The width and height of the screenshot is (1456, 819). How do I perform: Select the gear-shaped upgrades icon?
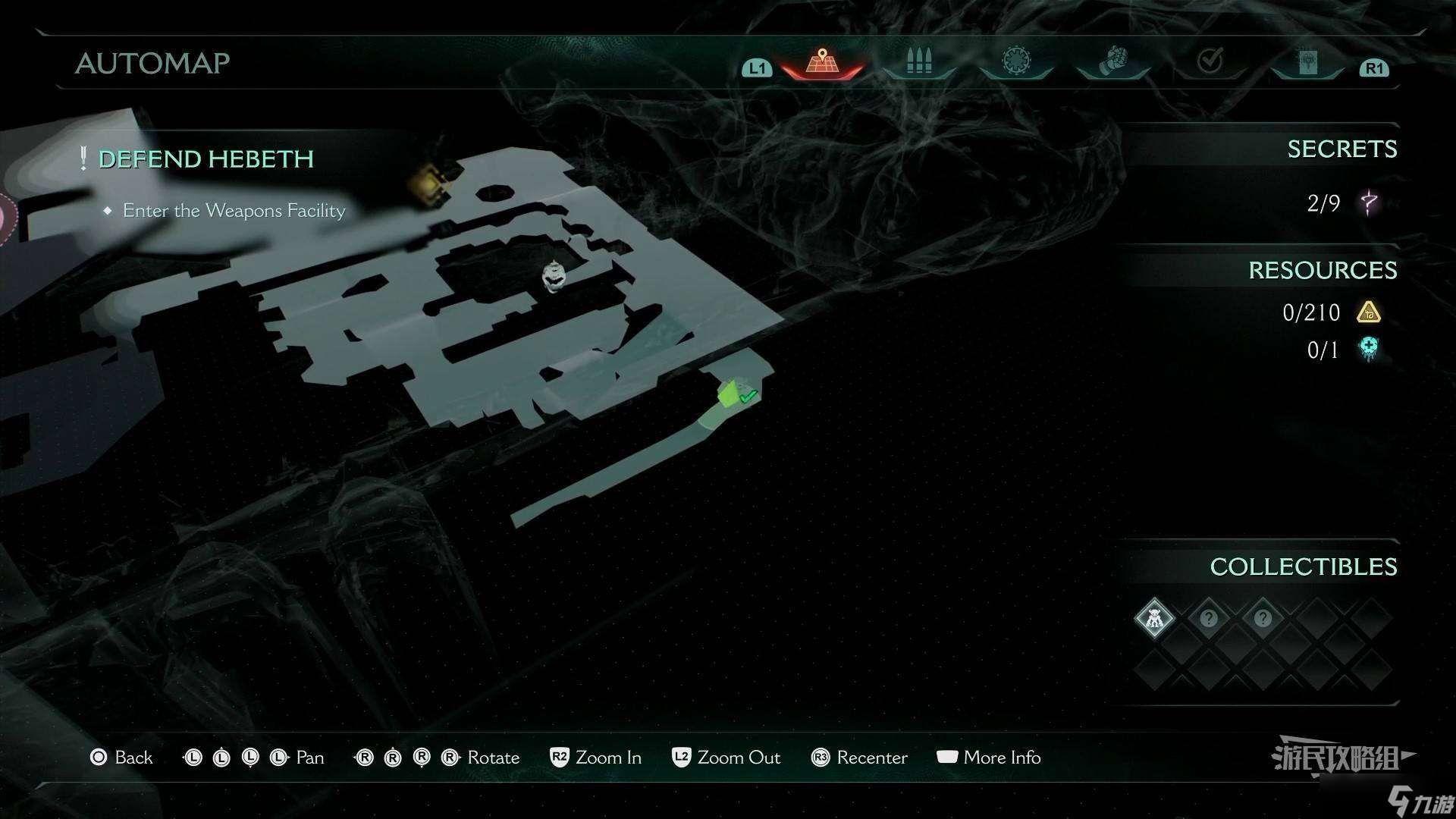pos(1015,61)
